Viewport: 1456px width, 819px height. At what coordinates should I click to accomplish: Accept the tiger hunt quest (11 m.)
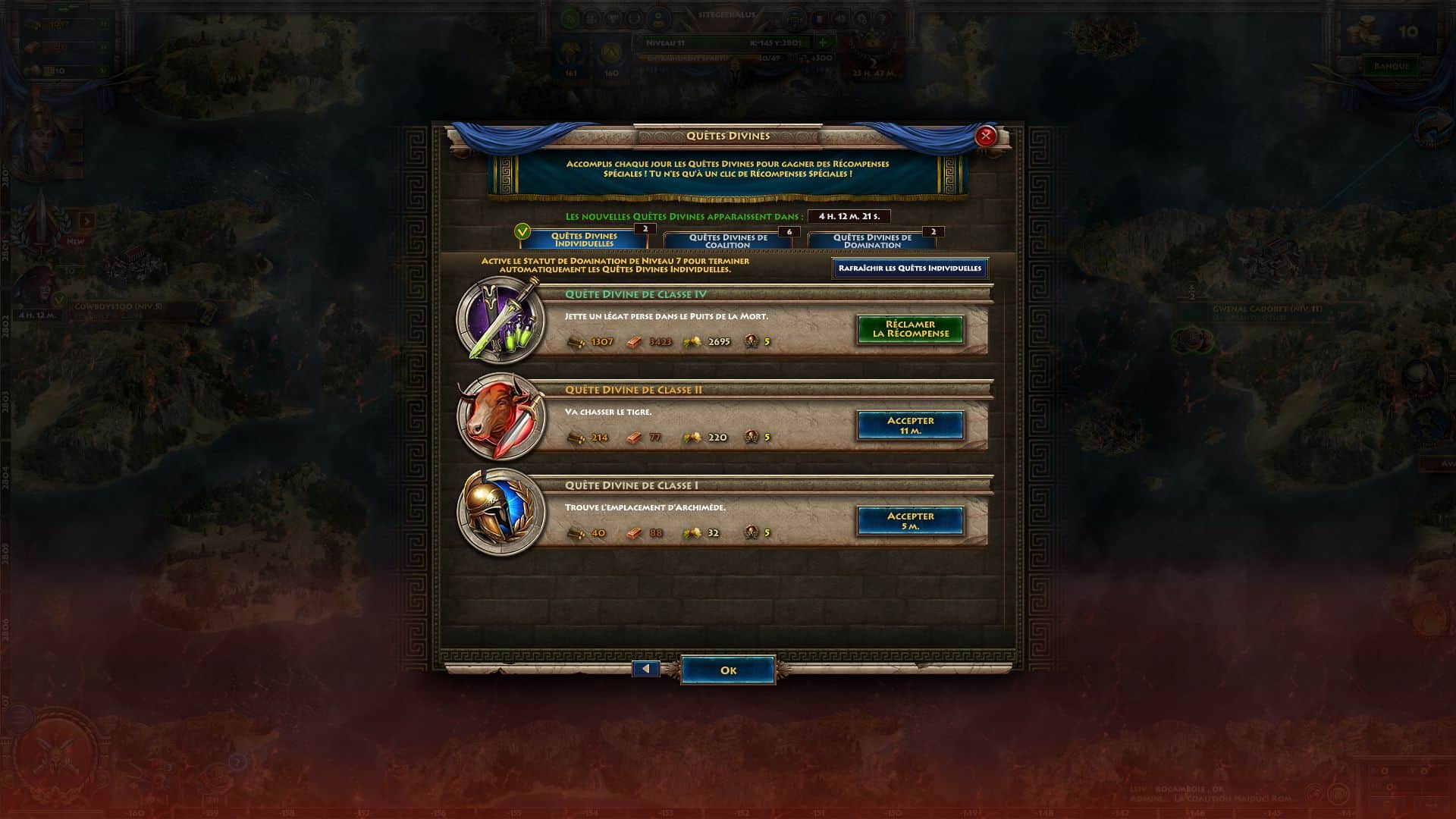pyautogui.click(x=910, y=425)
